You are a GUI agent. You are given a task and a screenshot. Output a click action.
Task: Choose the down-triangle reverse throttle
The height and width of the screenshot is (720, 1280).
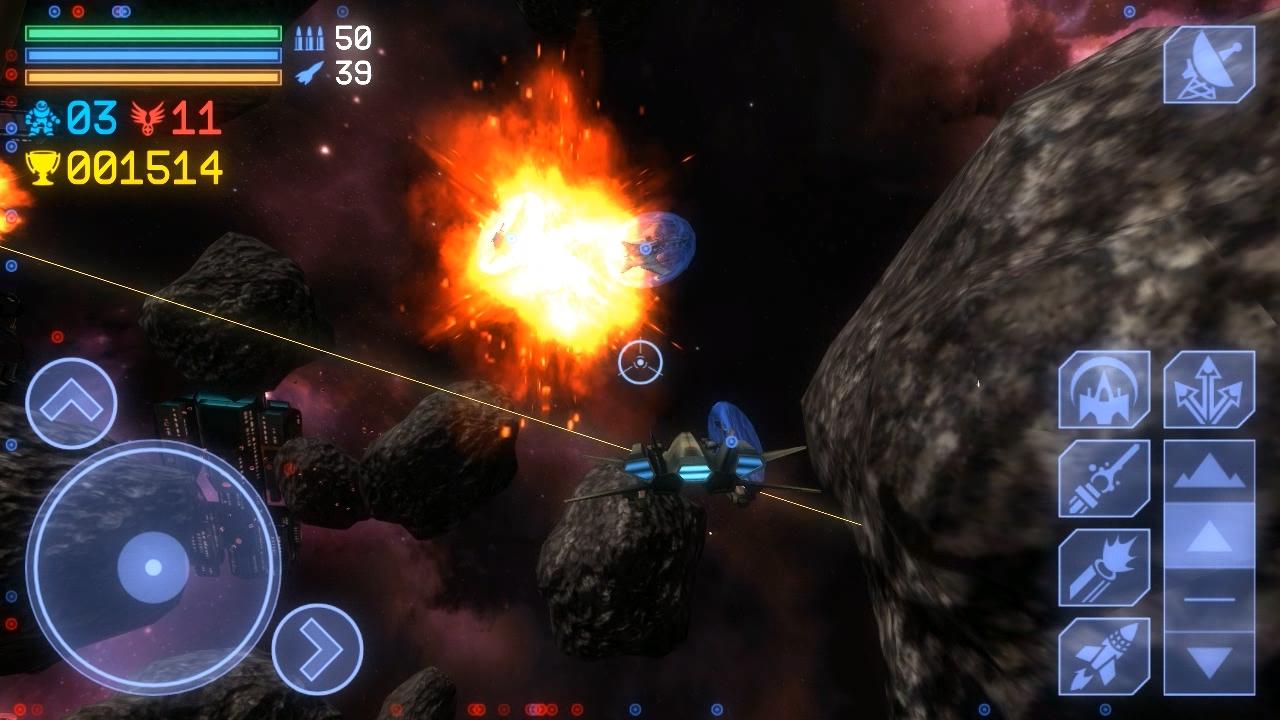[x=1209, y=661]
